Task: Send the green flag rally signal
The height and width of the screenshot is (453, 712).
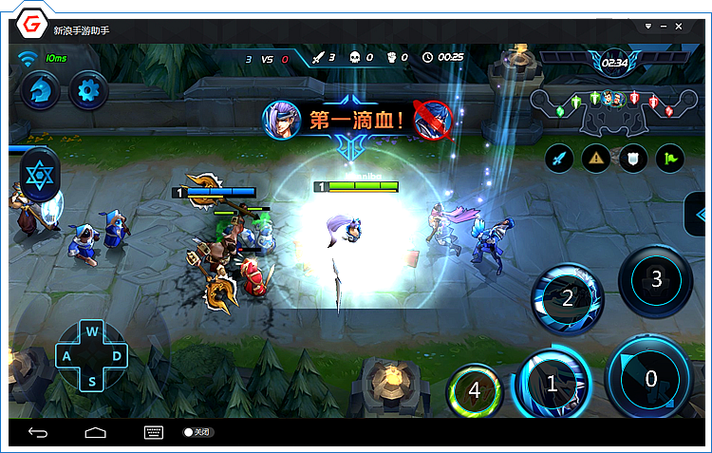Action: [x=668, y=158]
